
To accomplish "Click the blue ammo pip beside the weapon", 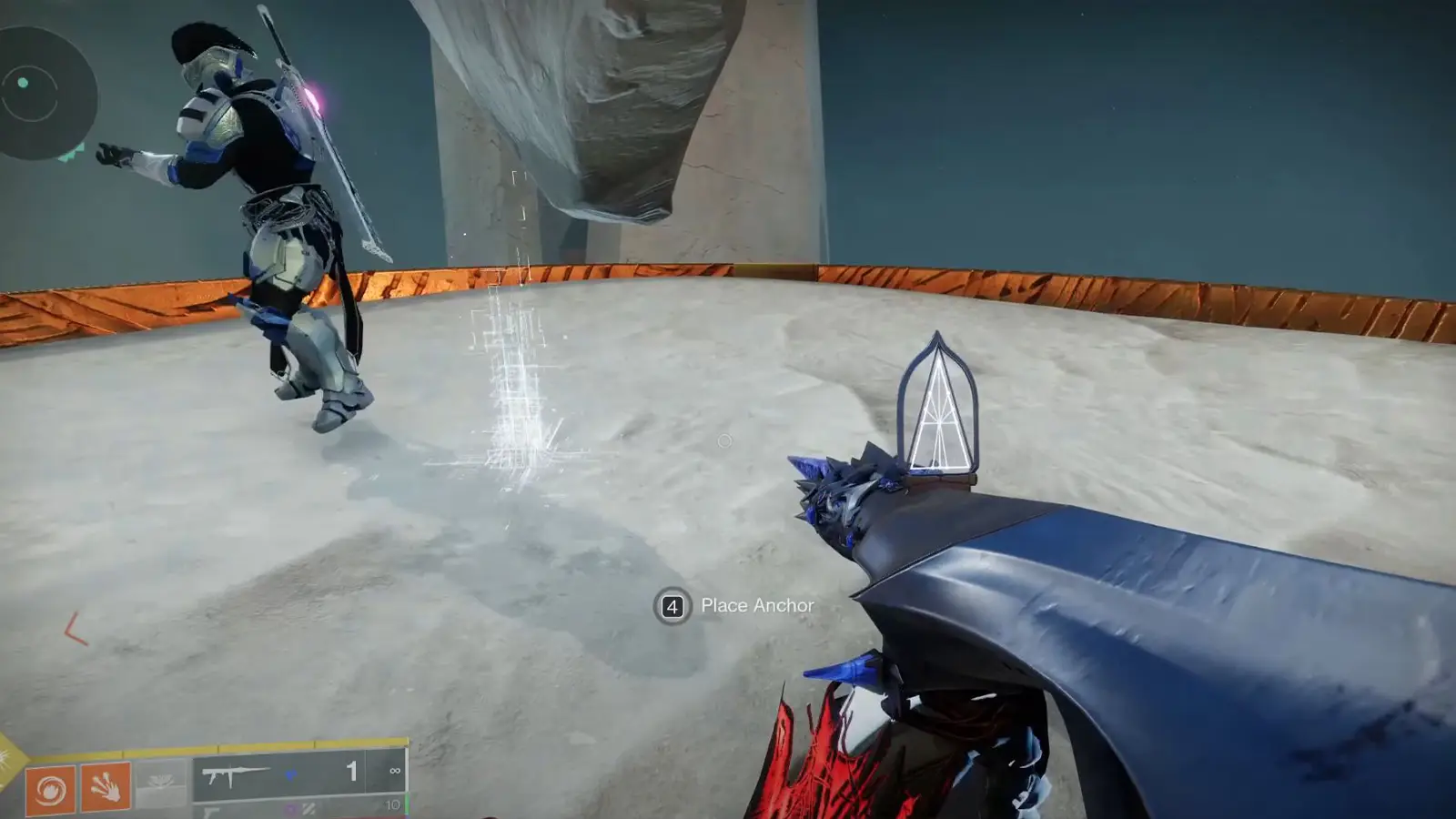I will pos(293,773).
